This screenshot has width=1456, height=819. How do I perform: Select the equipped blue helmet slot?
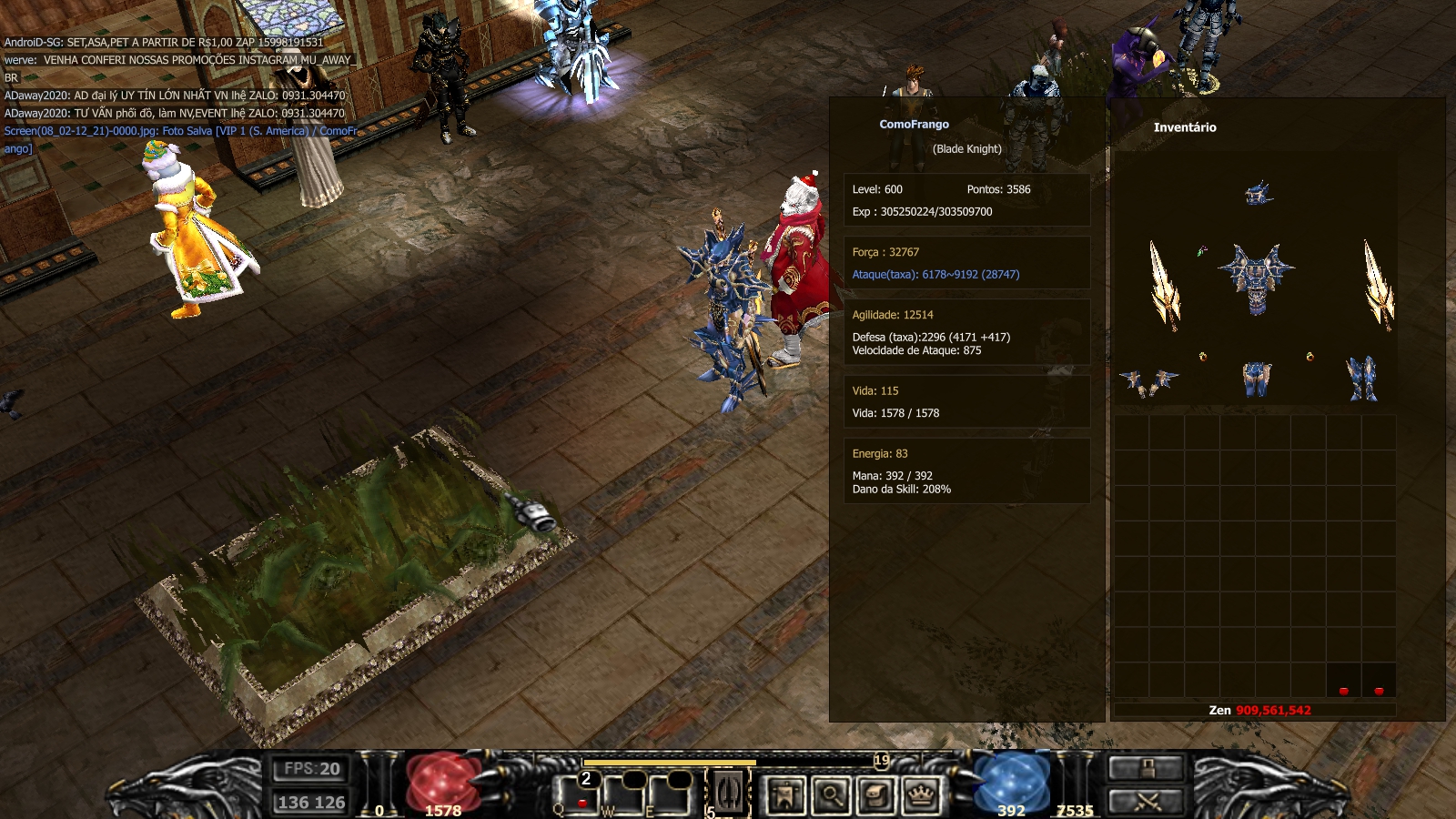click(x=1258, y=193)
